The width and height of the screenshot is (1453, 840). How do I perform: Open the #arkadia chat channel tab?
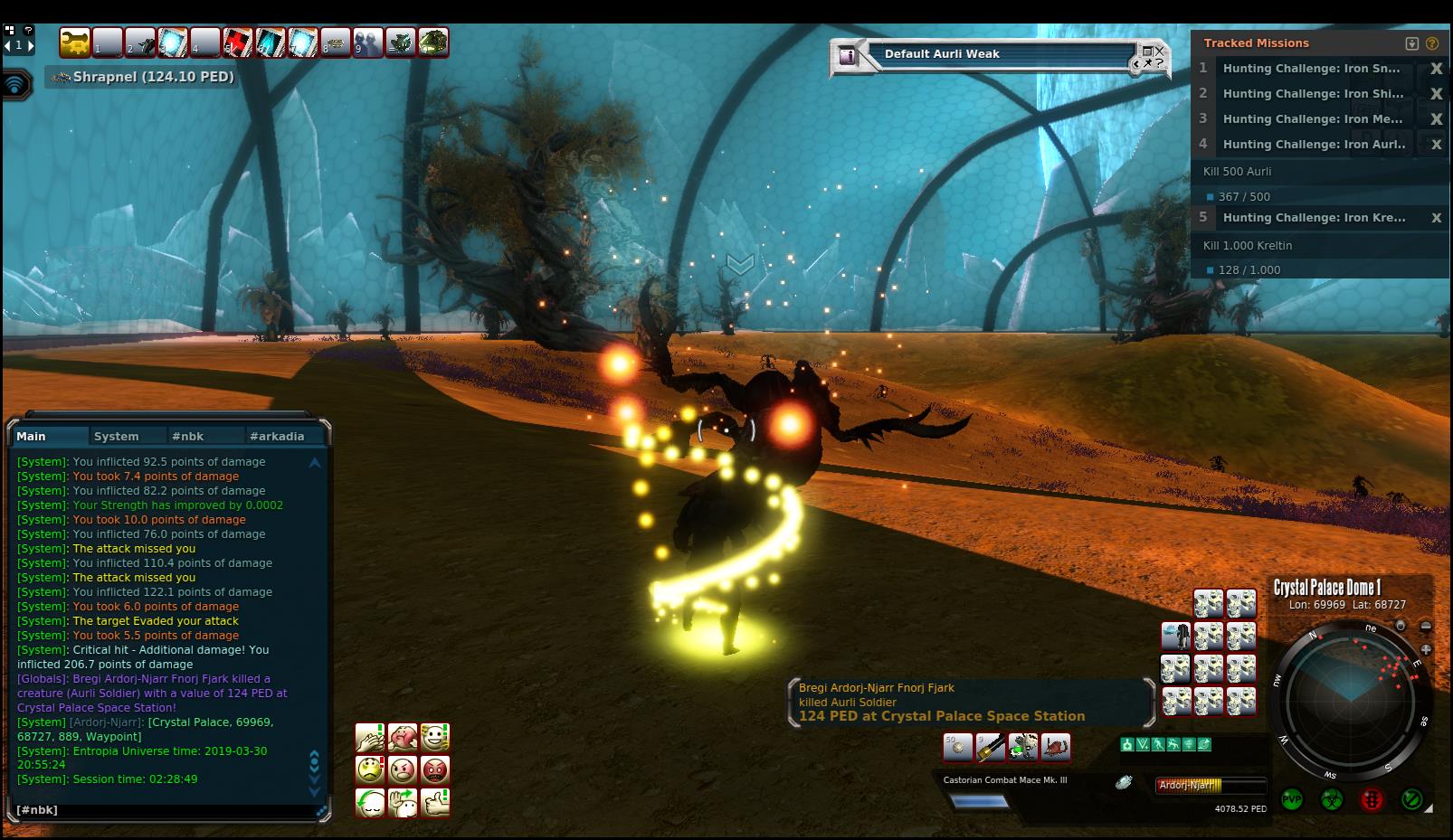tap(276, 436)
